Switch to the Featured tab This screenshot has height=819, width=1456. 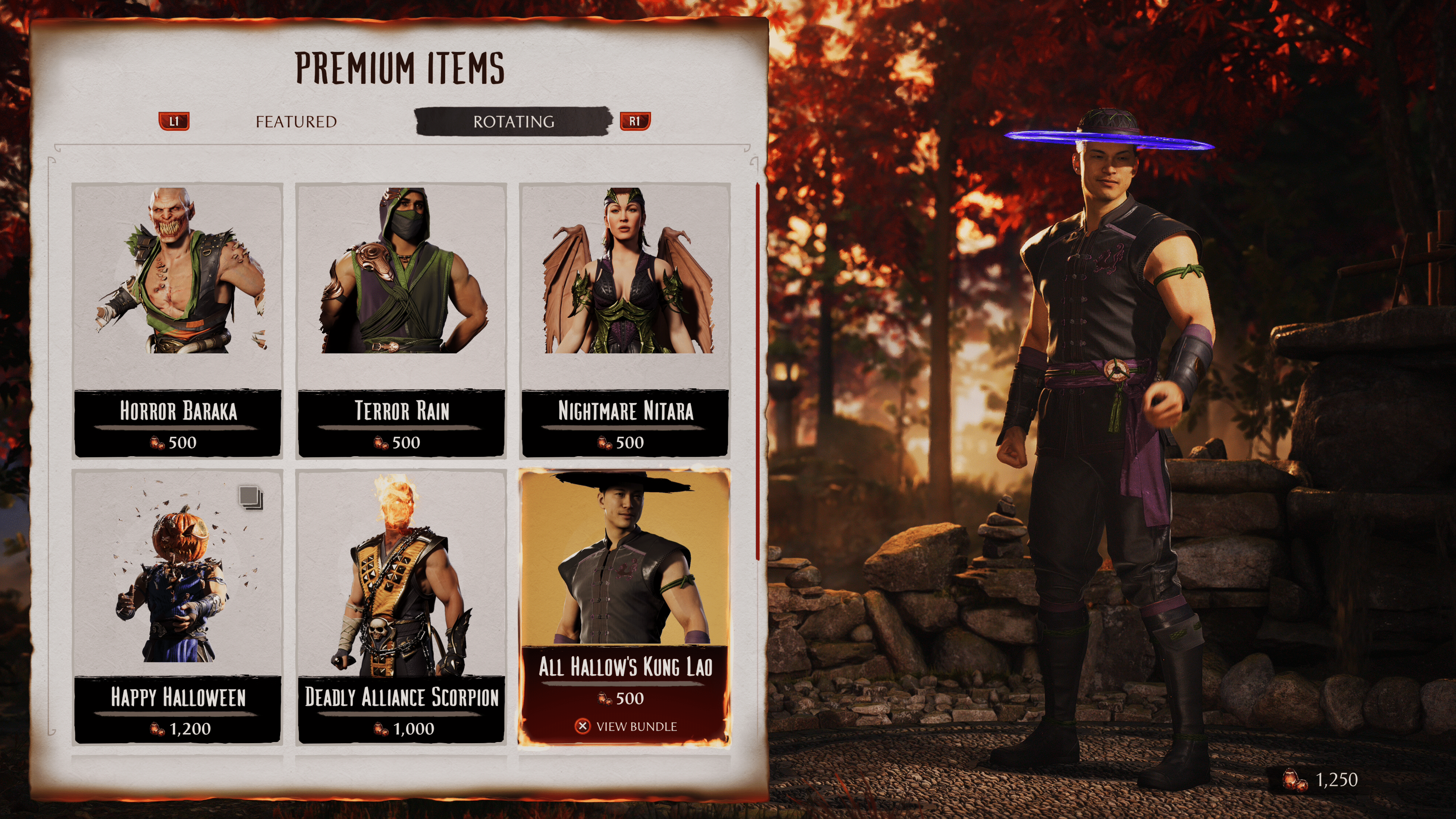pyautogui.click(x=296, y=121)
